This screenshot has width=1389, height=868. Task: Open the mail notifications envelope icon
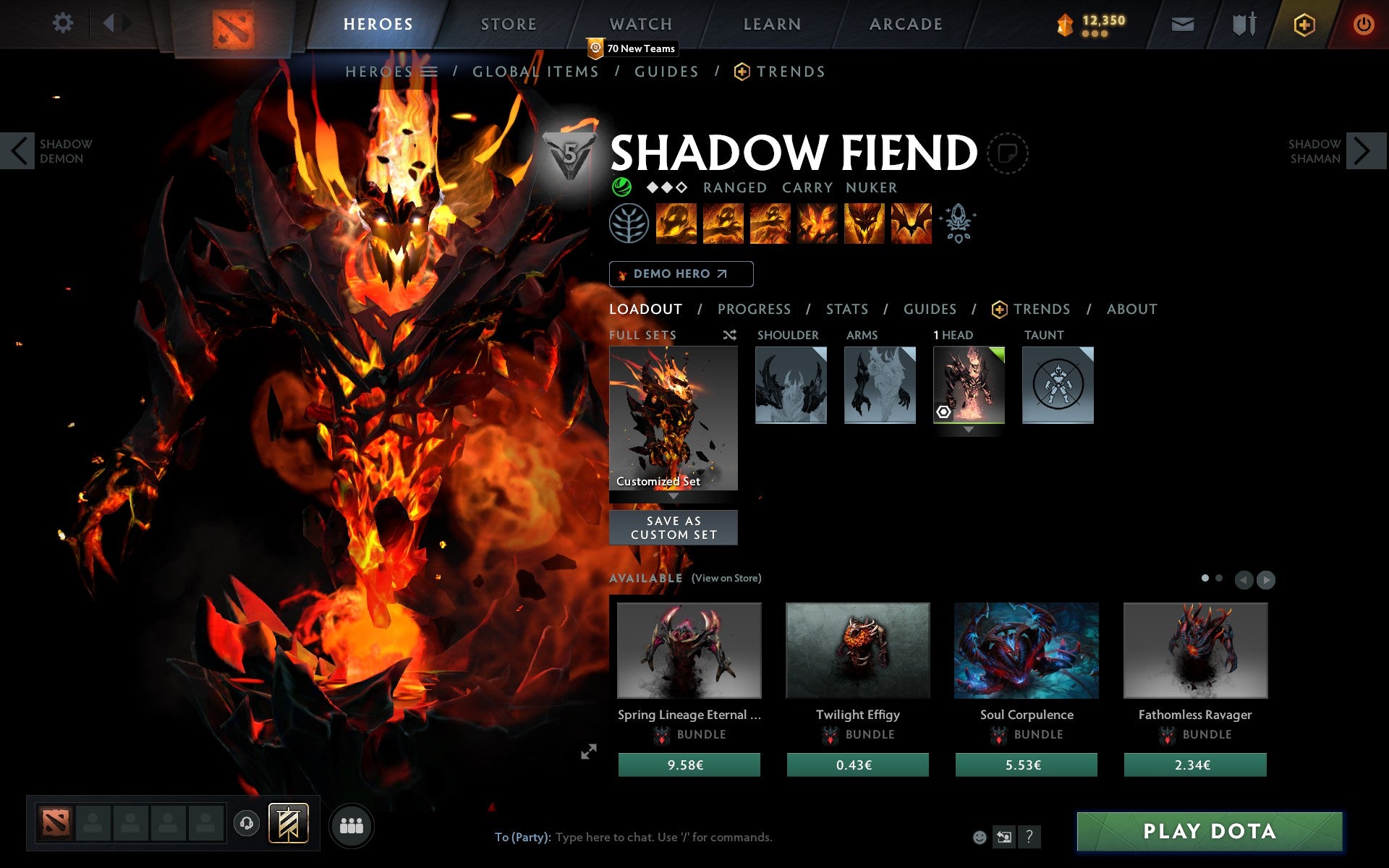click(x=1183, y=24)
